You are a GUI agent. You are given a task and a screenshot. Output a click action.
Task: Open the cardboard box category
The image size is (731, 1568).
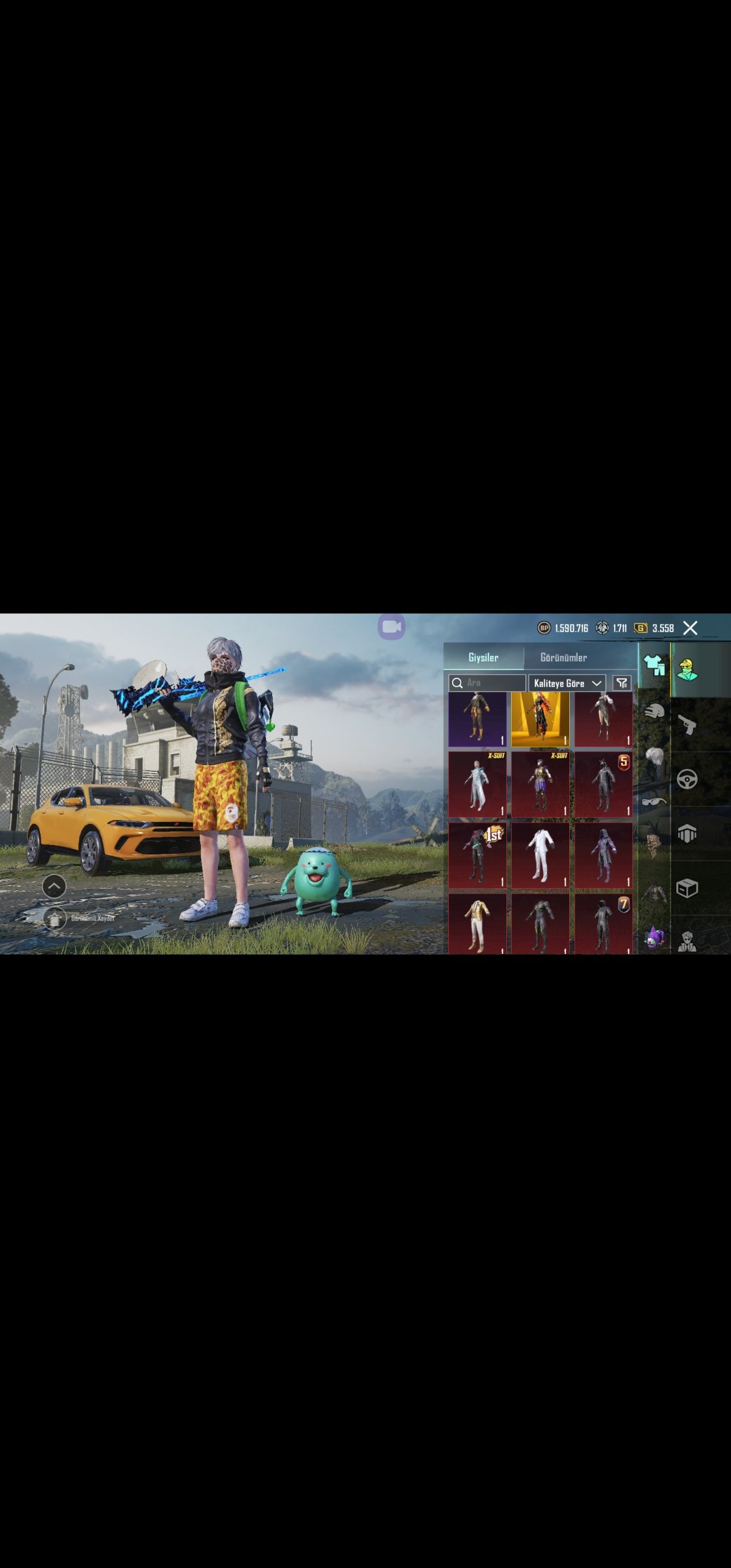click(x=687, y=888)
